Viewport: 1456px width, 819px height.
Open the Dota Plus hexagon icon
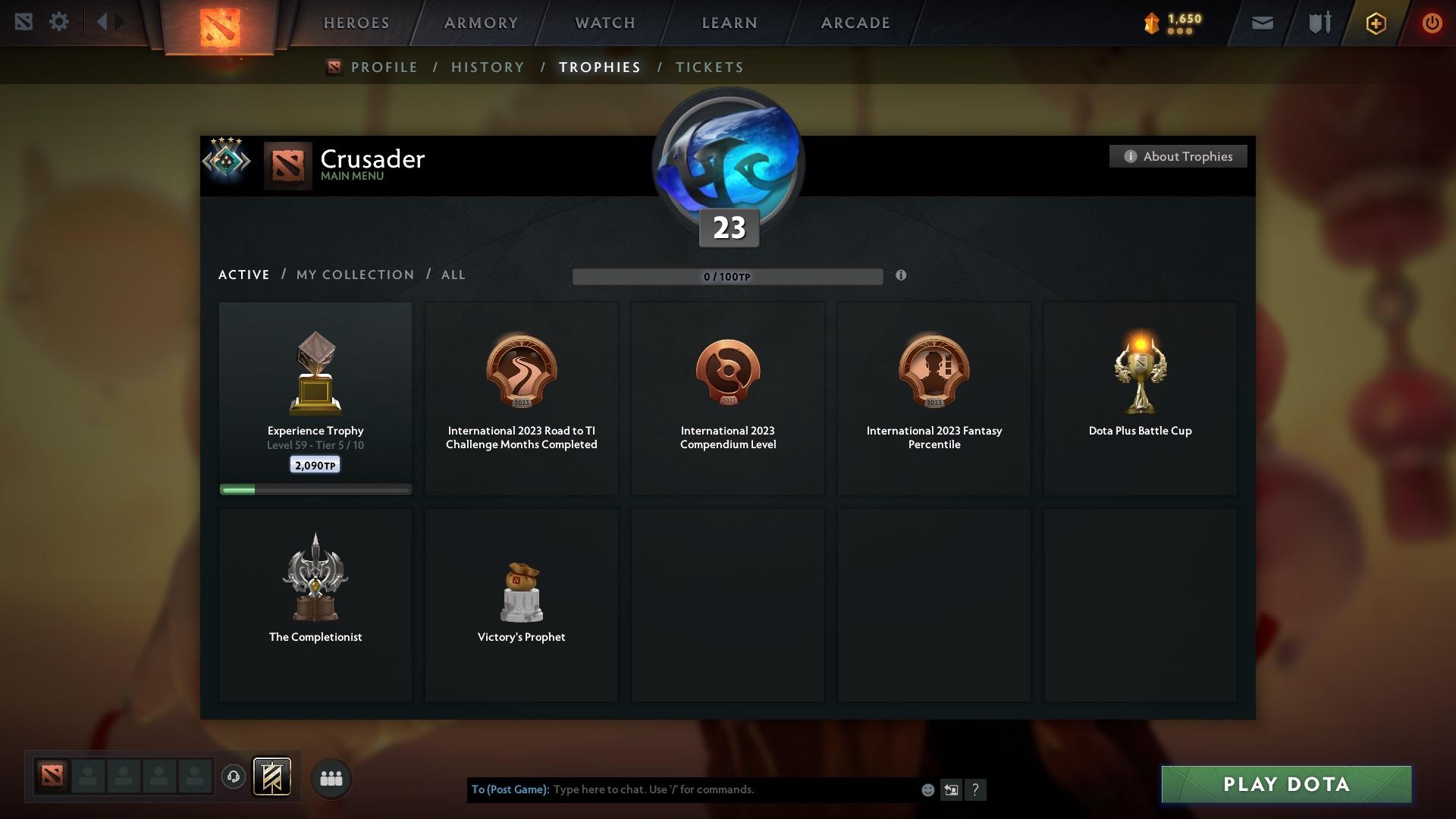[x=1375, y=23]
